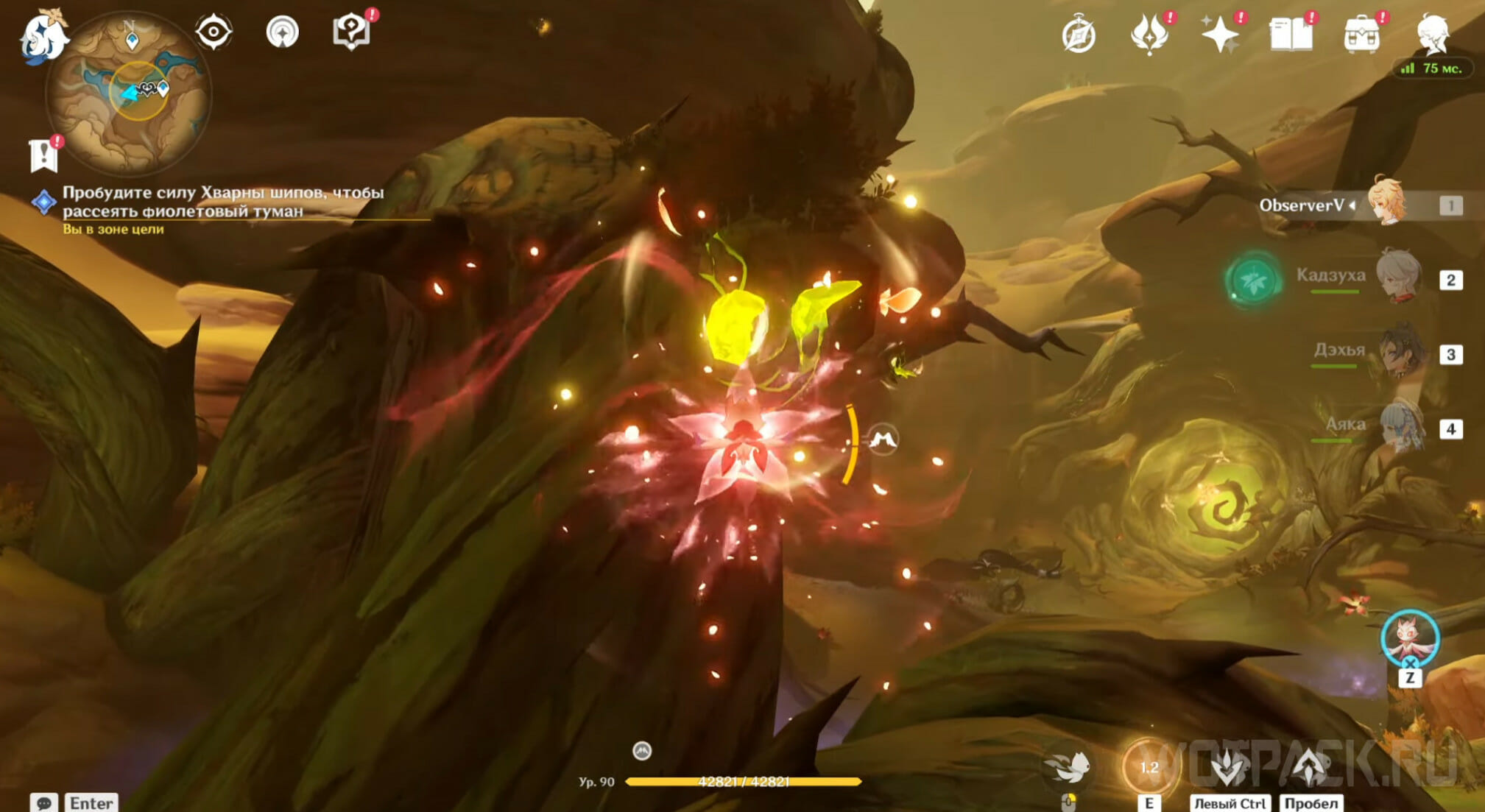Open the tutorial question-mark book icon

[350, 32]
